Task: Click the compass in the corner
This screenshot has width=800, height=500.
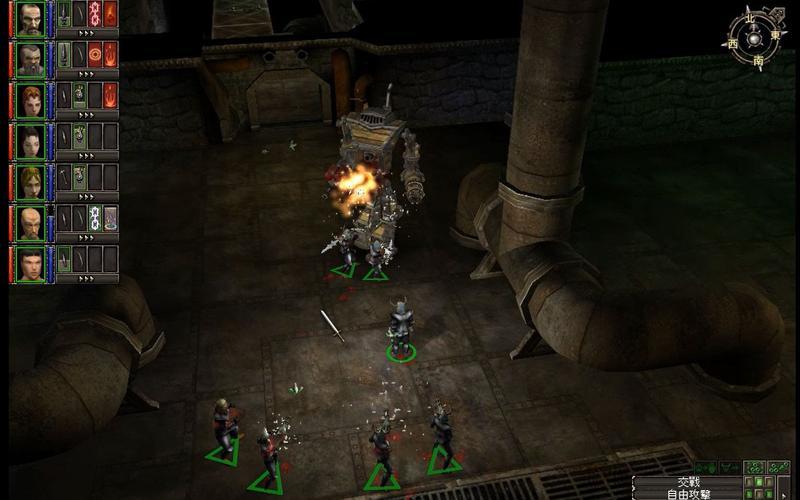Action: tap(757, 39)
